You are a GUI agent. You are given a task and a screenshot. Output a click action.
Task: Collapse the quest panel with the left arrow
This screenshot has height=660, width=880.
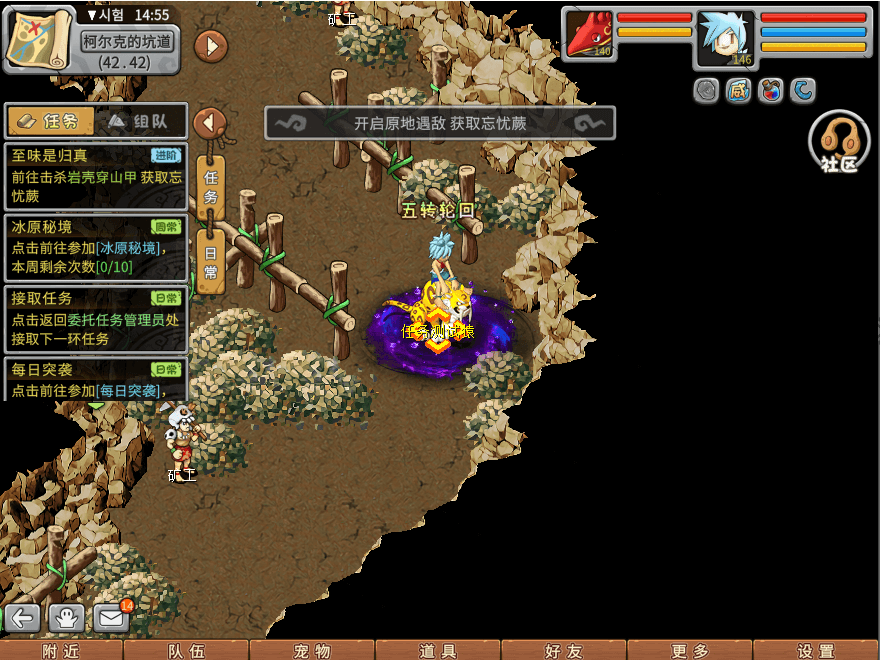(209, 123)
